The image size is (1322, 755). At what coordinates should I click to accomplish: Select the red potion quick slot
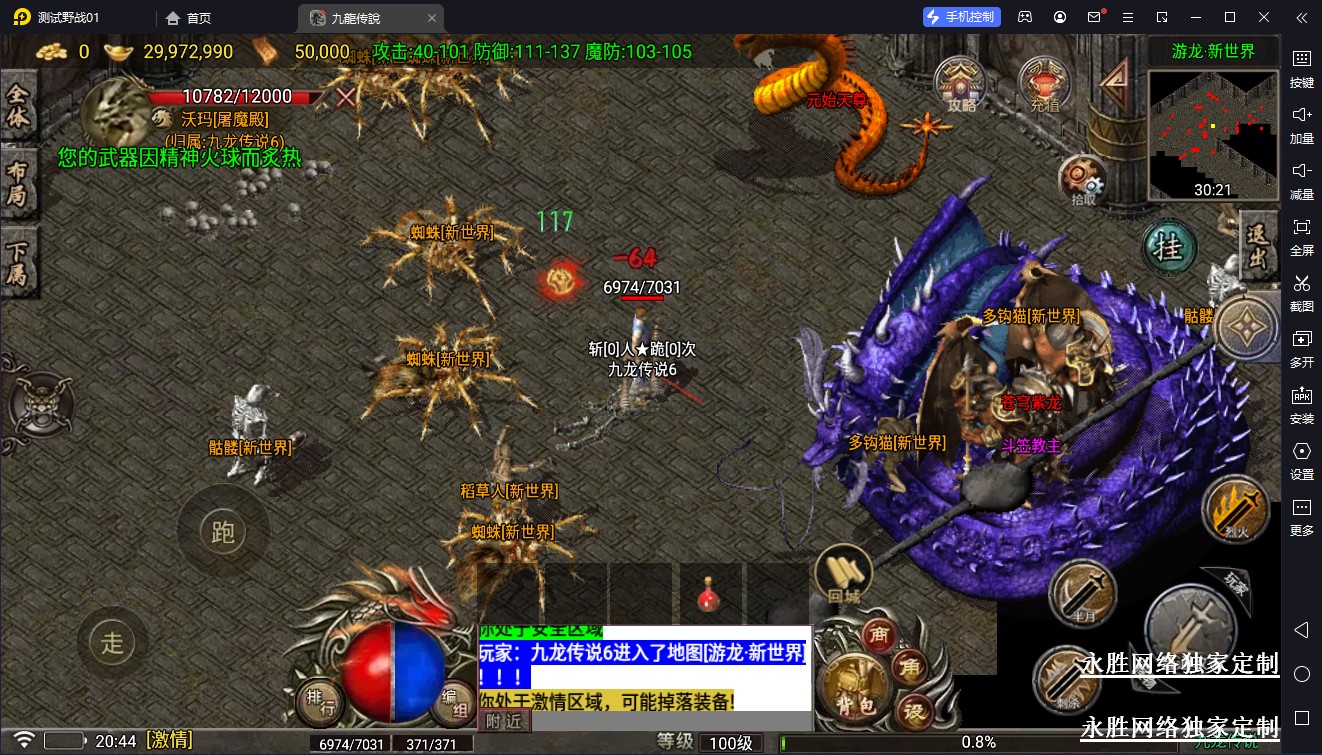click(710, 594)
